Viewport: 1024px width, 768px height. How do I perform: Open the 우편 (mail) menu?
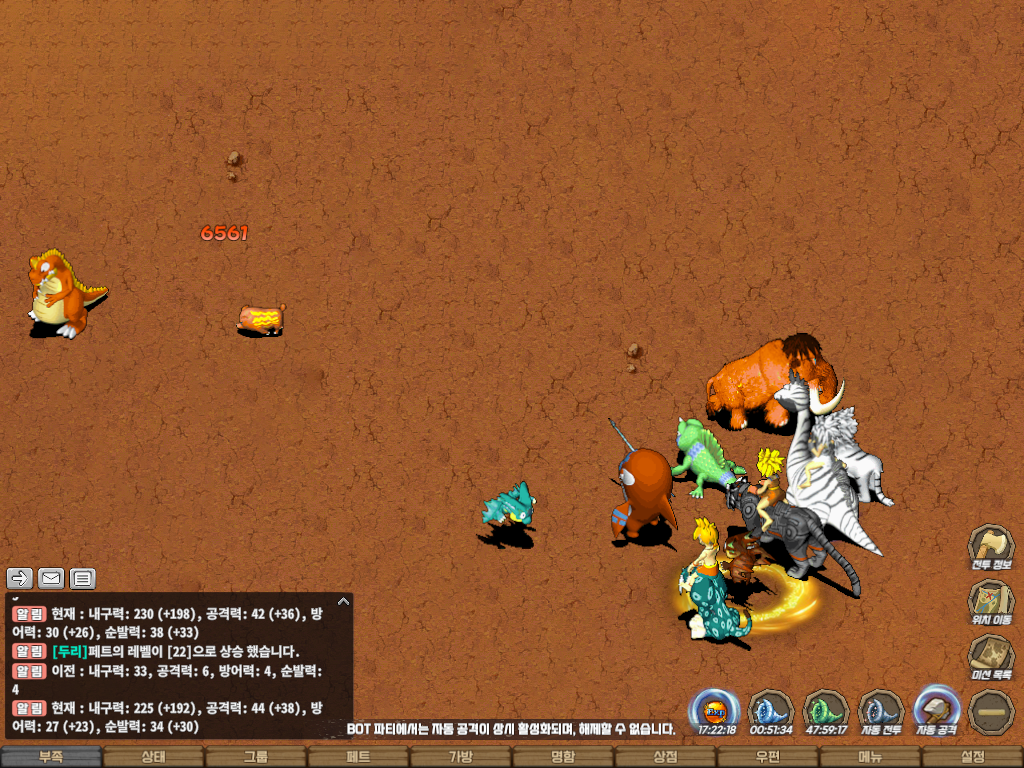[768, 757]
